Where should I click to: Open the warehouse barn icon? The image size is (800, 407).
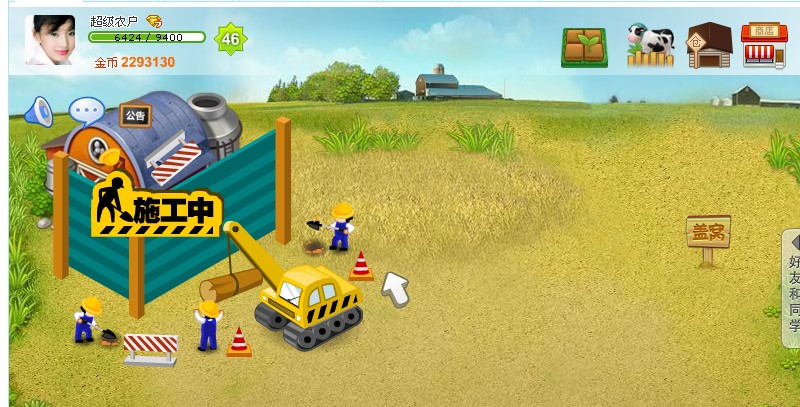(x=708, y=46)
